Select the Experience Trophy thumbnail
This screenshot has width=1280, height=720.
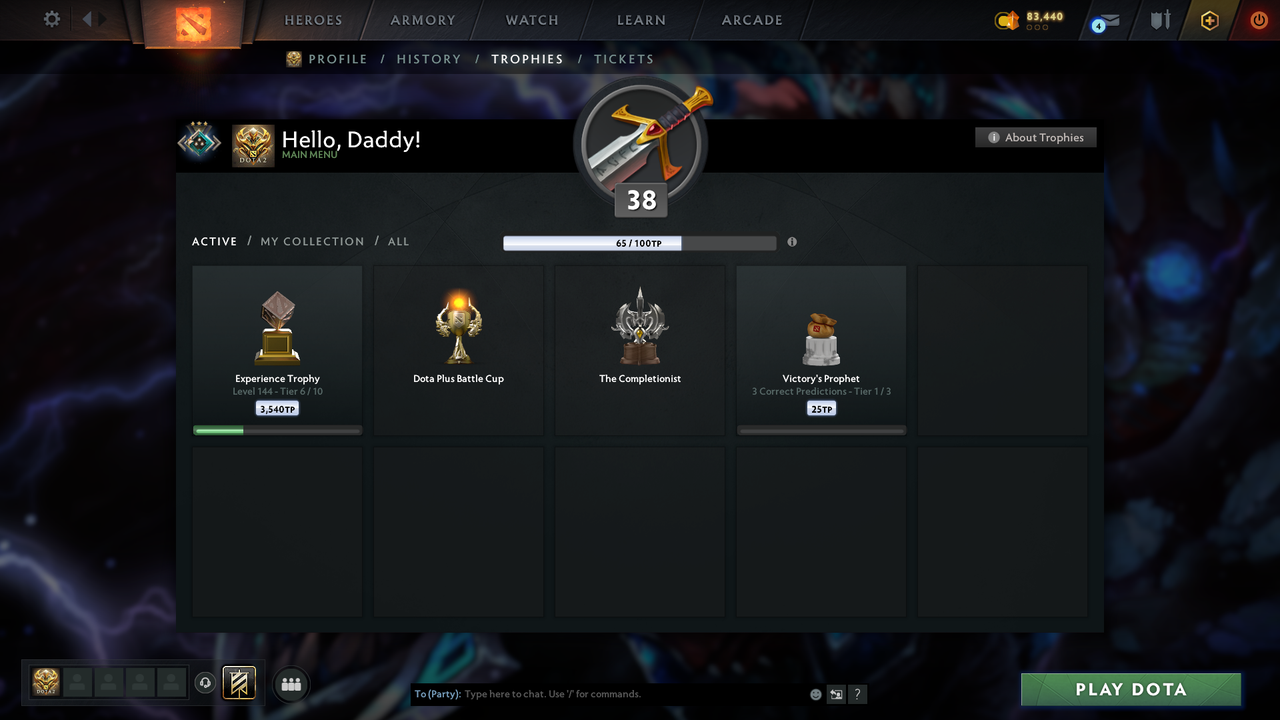pos(277,330)
